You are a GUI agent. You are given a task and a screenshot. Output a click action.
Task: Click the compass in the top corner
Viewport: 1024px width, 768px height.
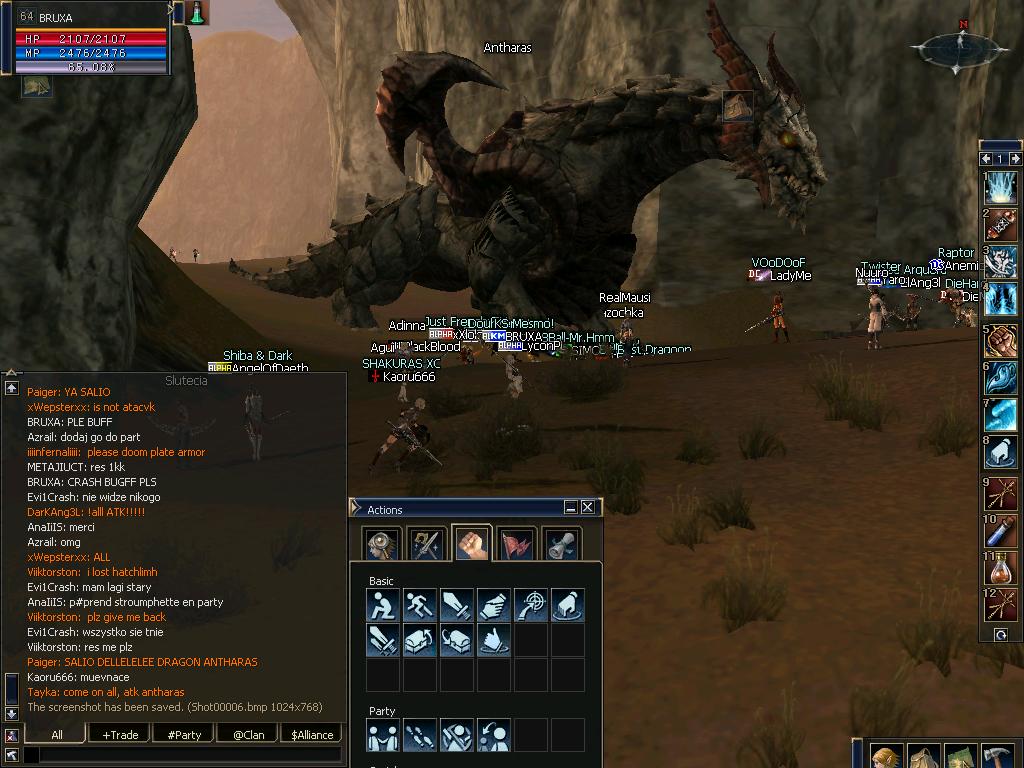coord(957,48)
